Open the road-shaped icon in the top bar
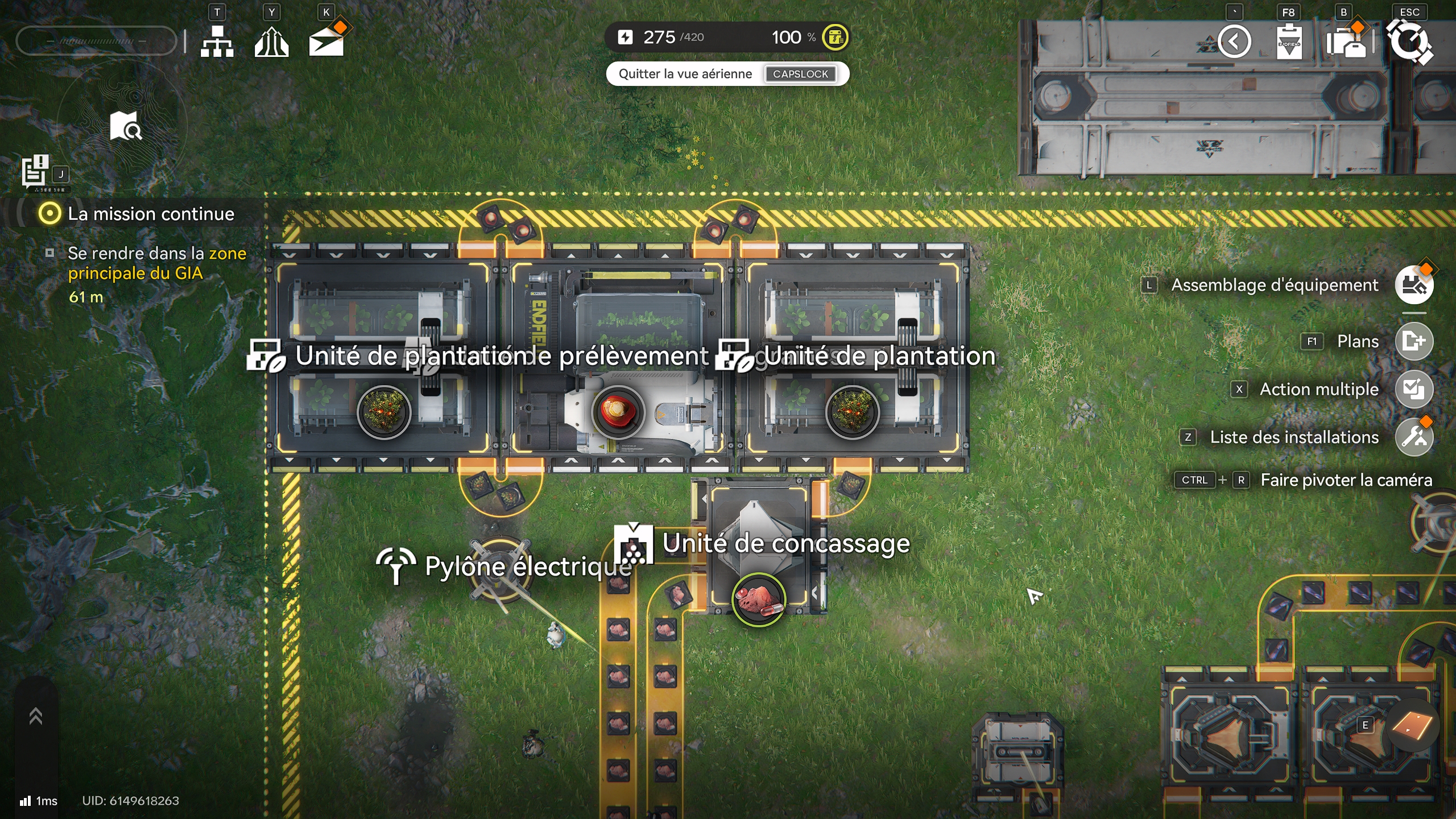 point(271,42)
